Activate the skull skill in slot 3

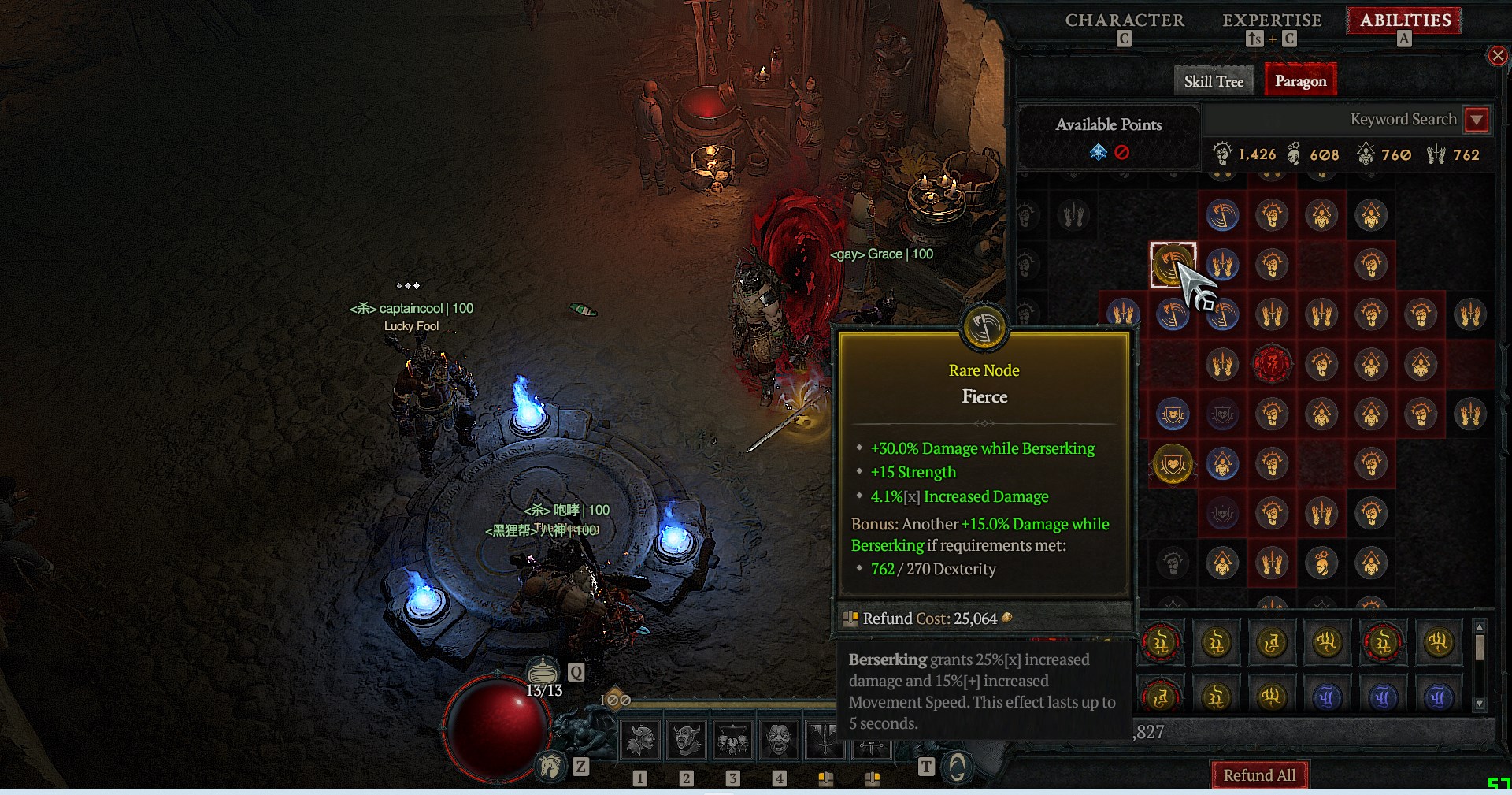[x=732, y=741]
